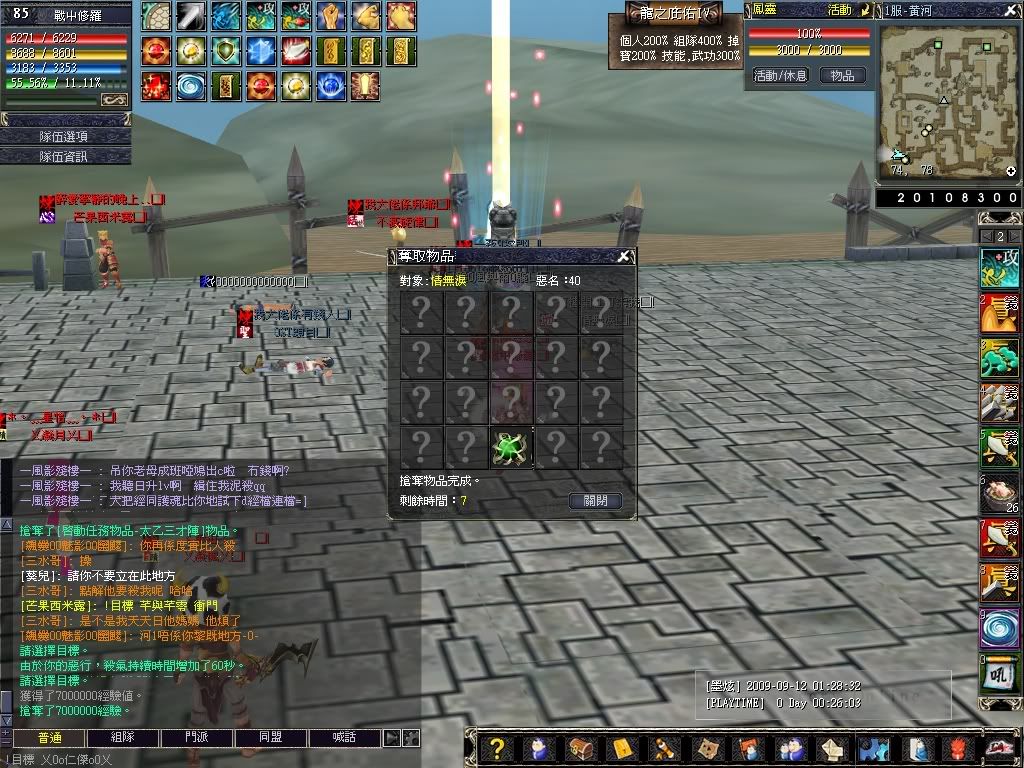1024x768 pixels.
Task: Switch to the 喊話 shout chat tab
Action: pyautogui.click(x=345, y=738)
